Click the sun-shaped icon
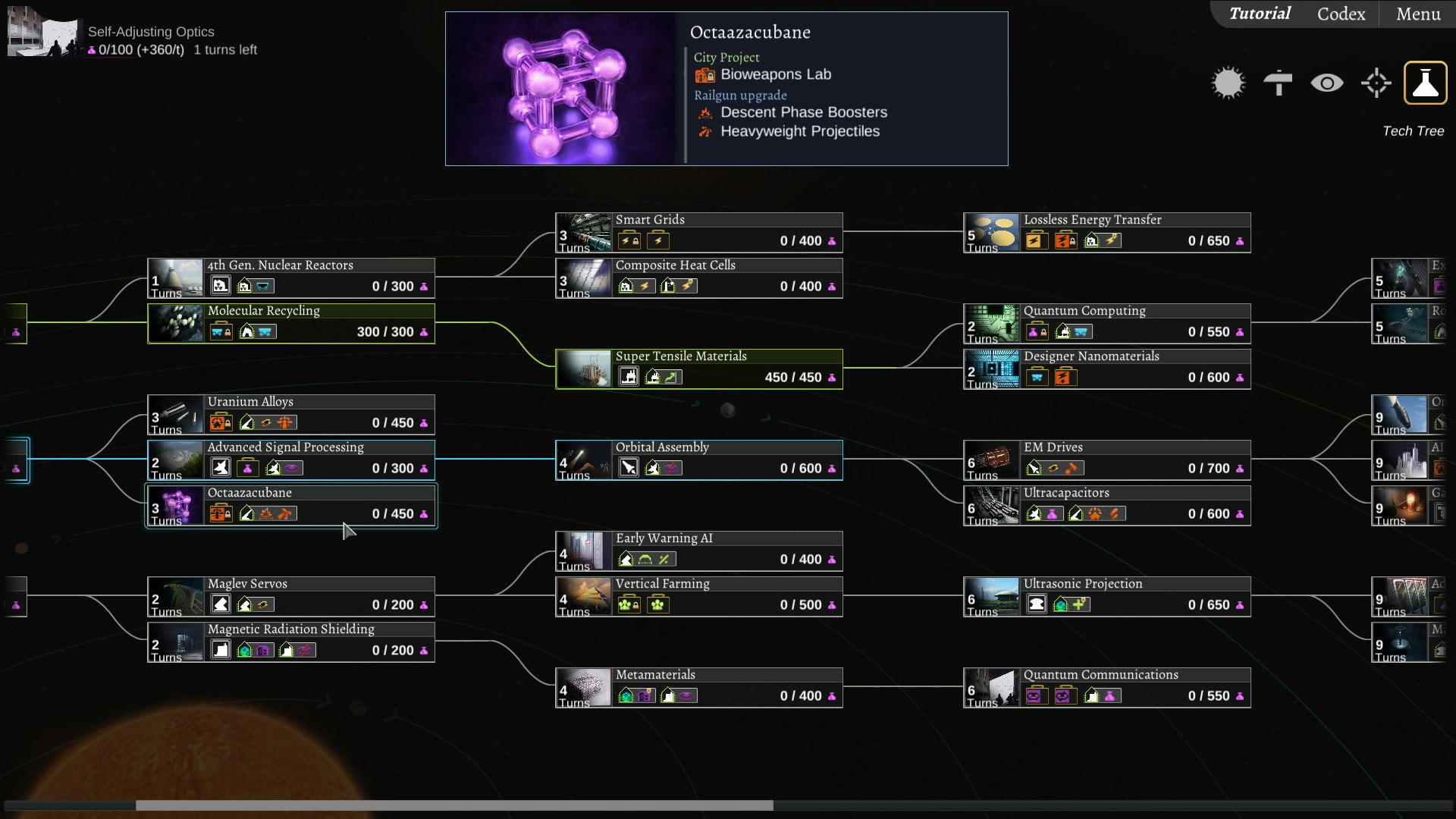1456x819 pixels. [x=1228, y=83]
